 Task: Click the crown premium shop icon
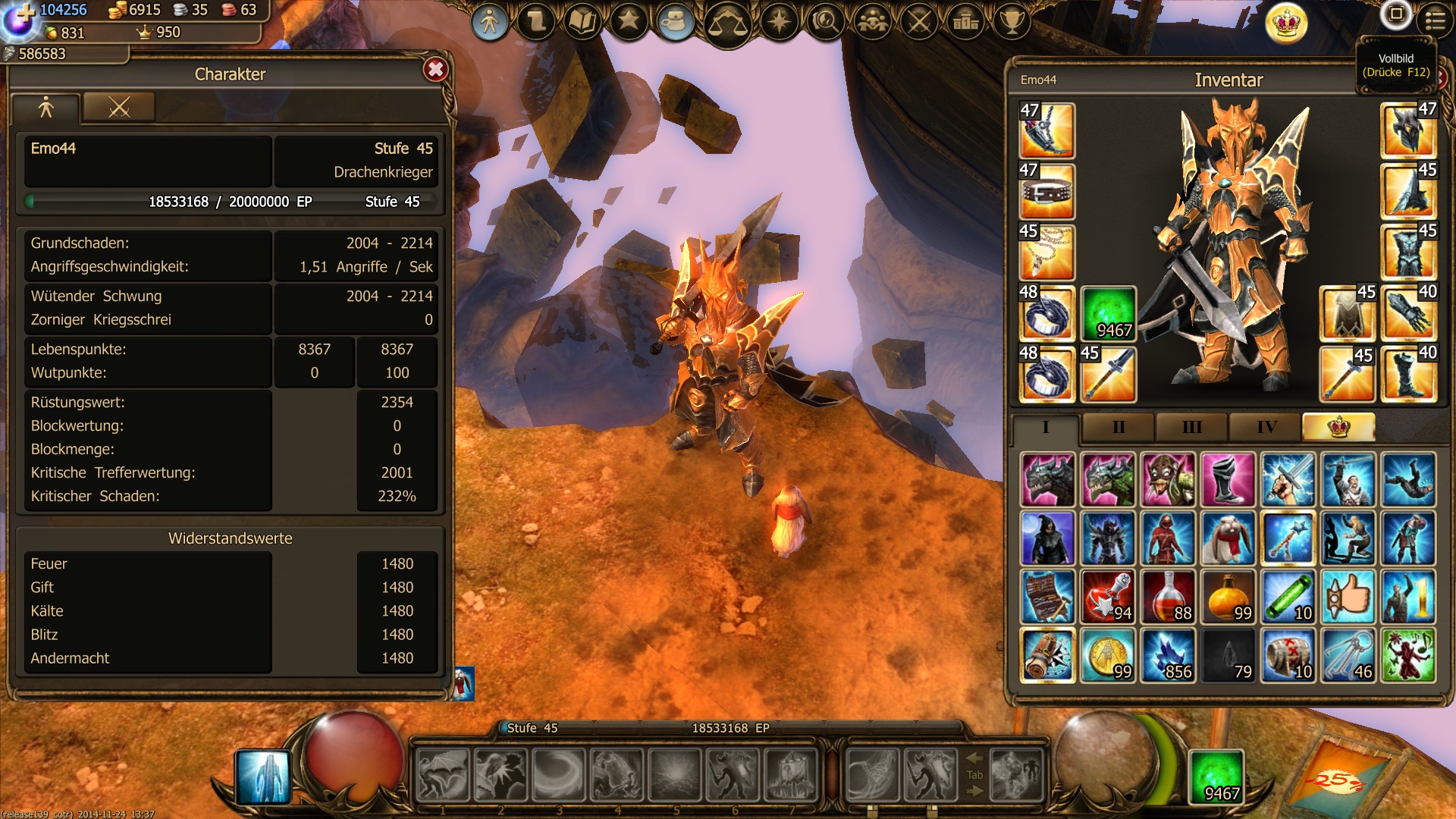point(1286,23)
